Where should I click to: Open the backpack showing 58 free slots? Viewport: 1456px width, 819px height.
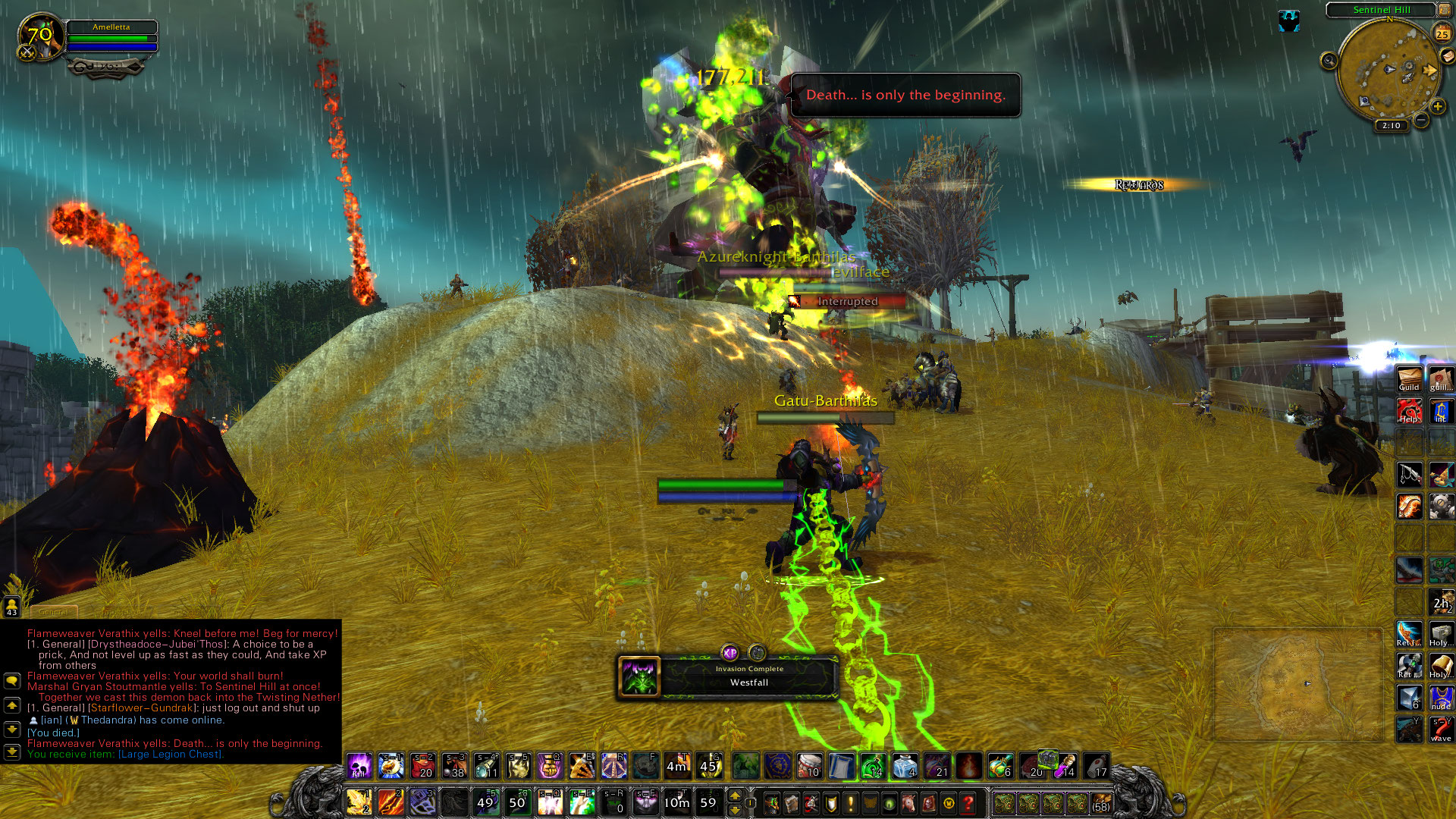(1100, 802)
